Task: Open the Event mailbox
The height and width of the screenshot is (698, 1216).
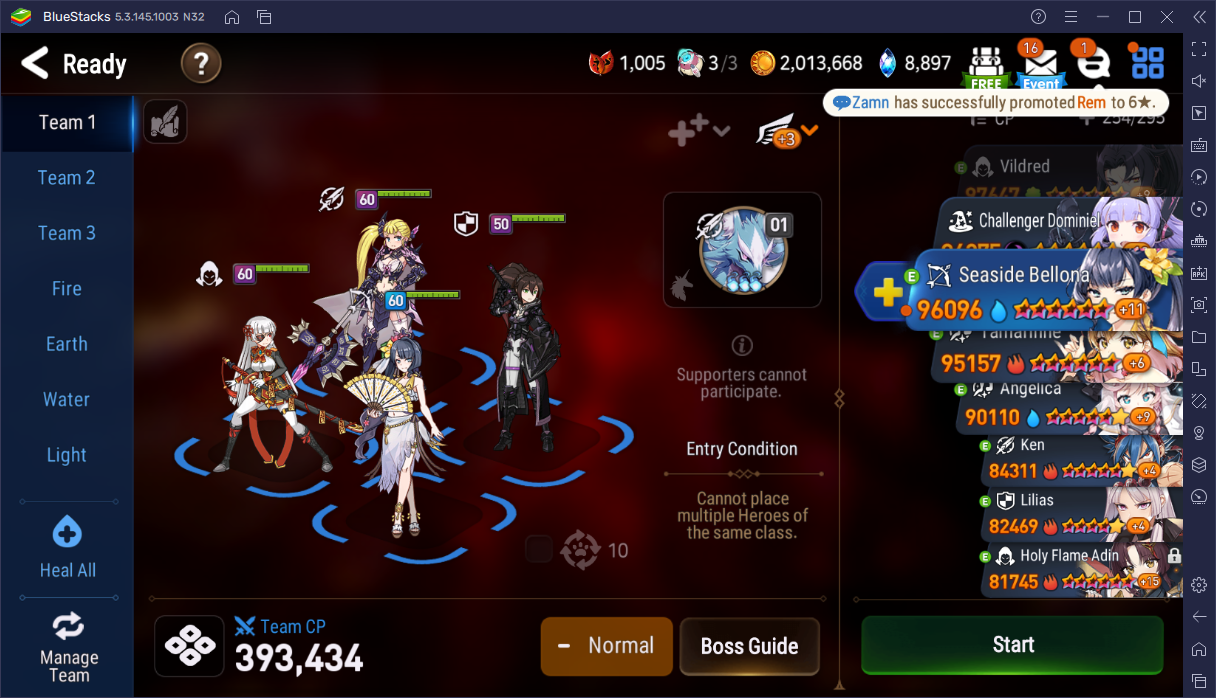Action: (1040, 65)
